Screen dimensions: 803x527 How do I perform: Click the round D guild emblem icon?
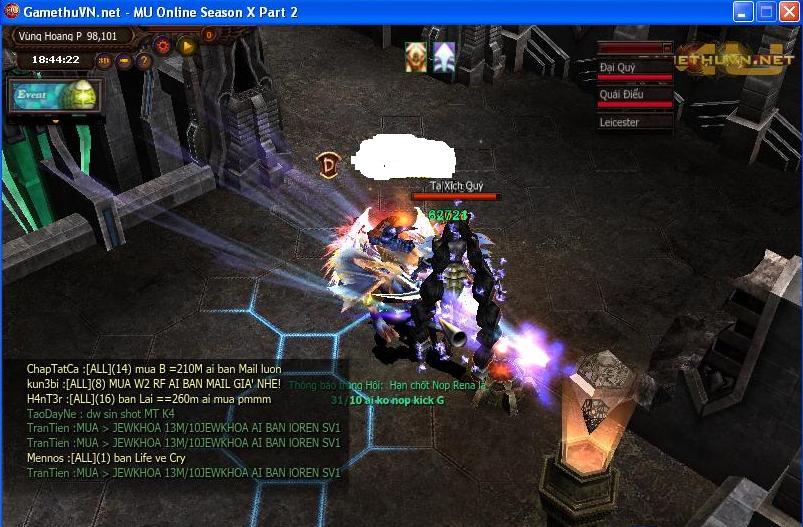[x=327, y=165]
